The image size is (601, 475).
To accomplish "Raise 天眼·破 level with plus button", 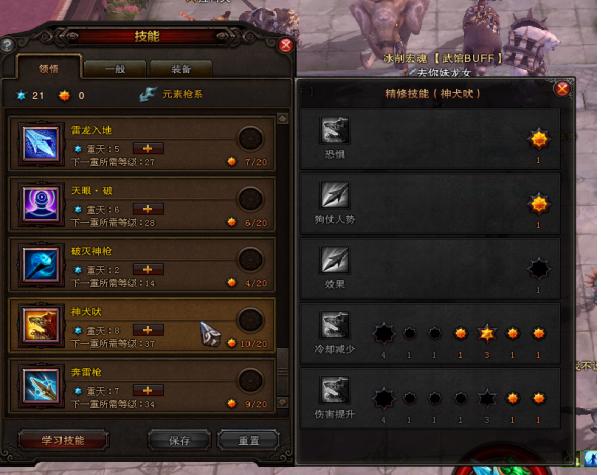I will [x=149, y=209].
